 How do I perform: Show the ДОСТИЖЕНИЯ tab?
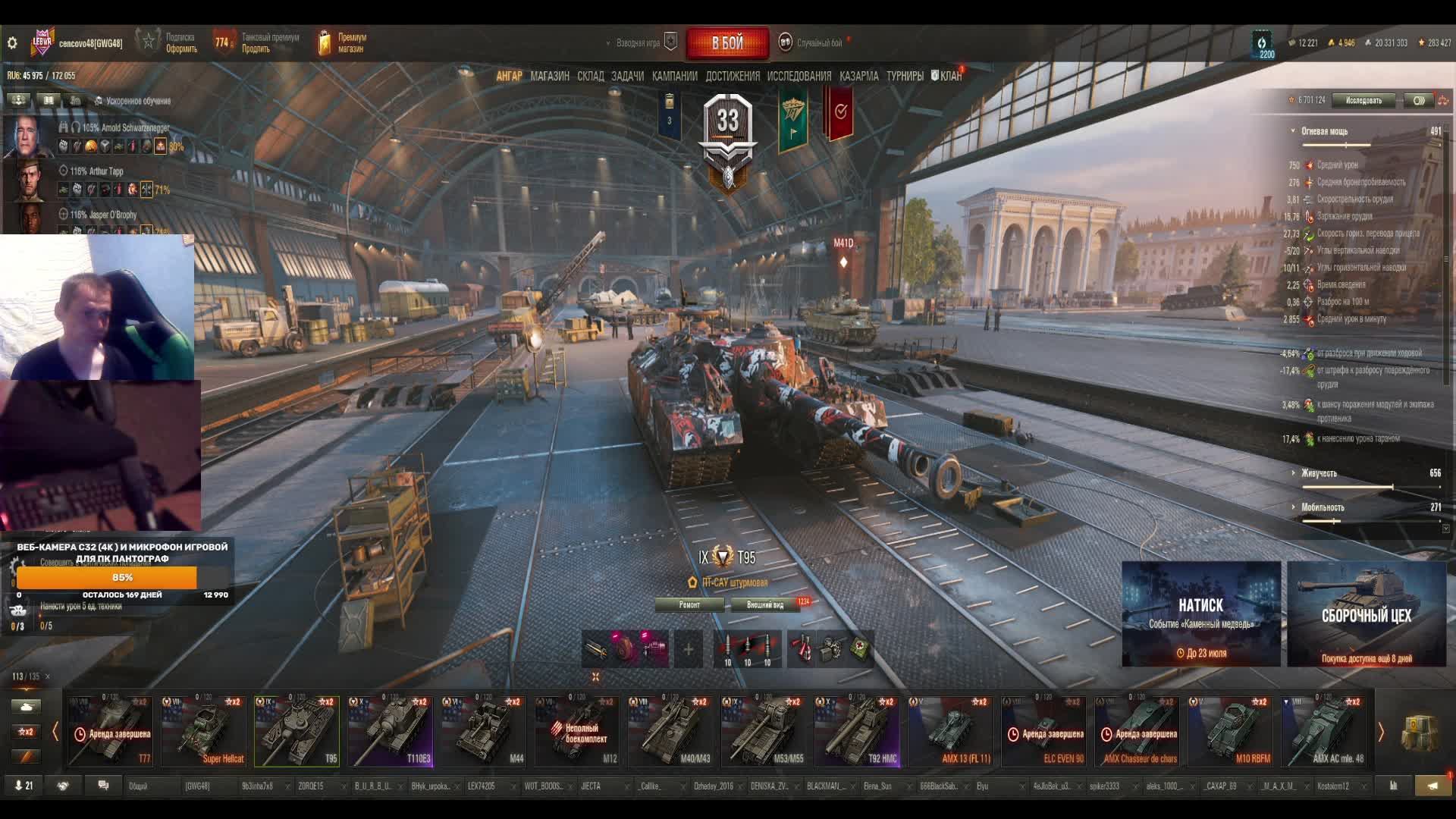(x=733, y=76)
